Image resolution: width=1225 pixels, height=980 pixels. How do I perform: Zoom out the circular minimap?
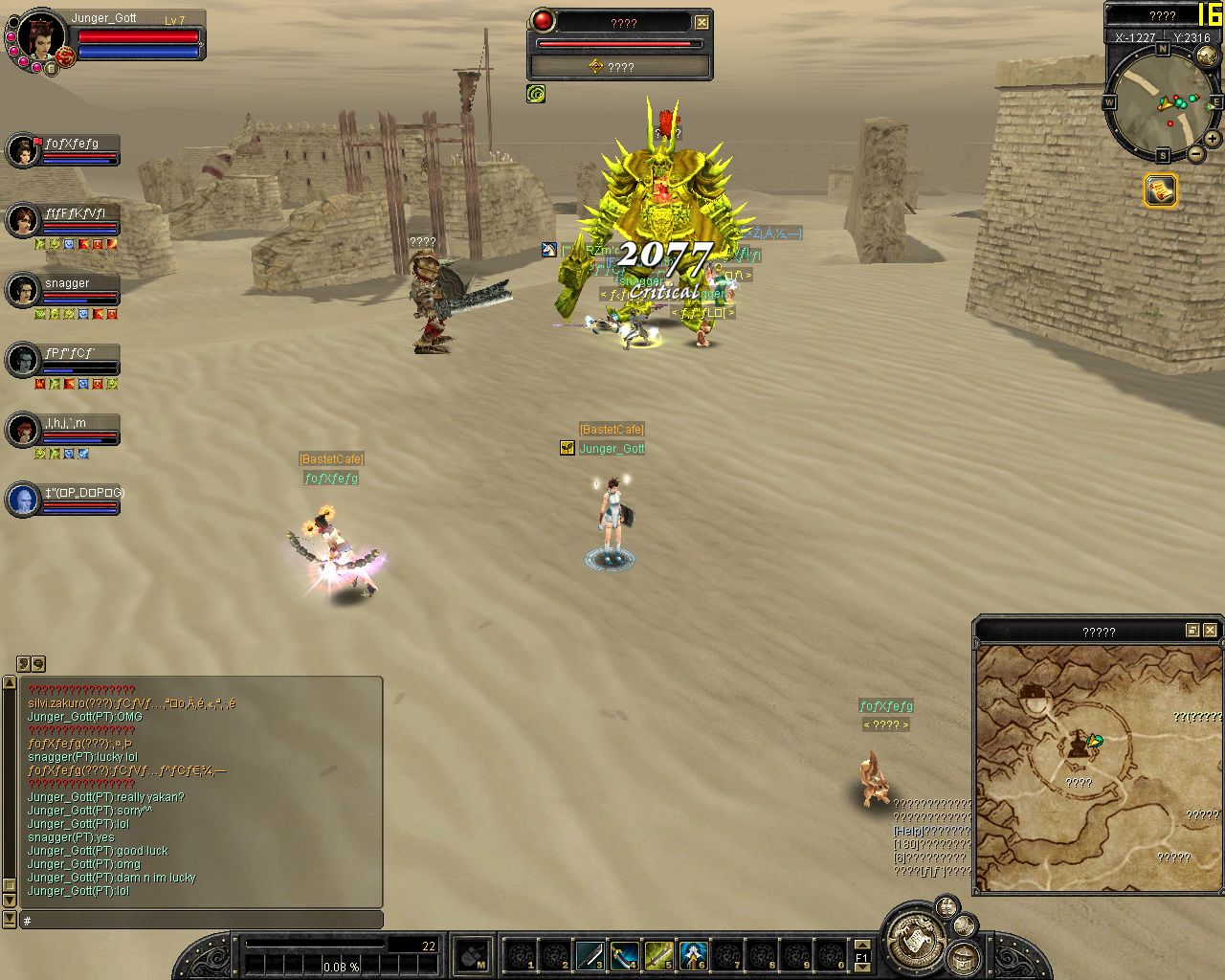click(x=1196, y=154)
